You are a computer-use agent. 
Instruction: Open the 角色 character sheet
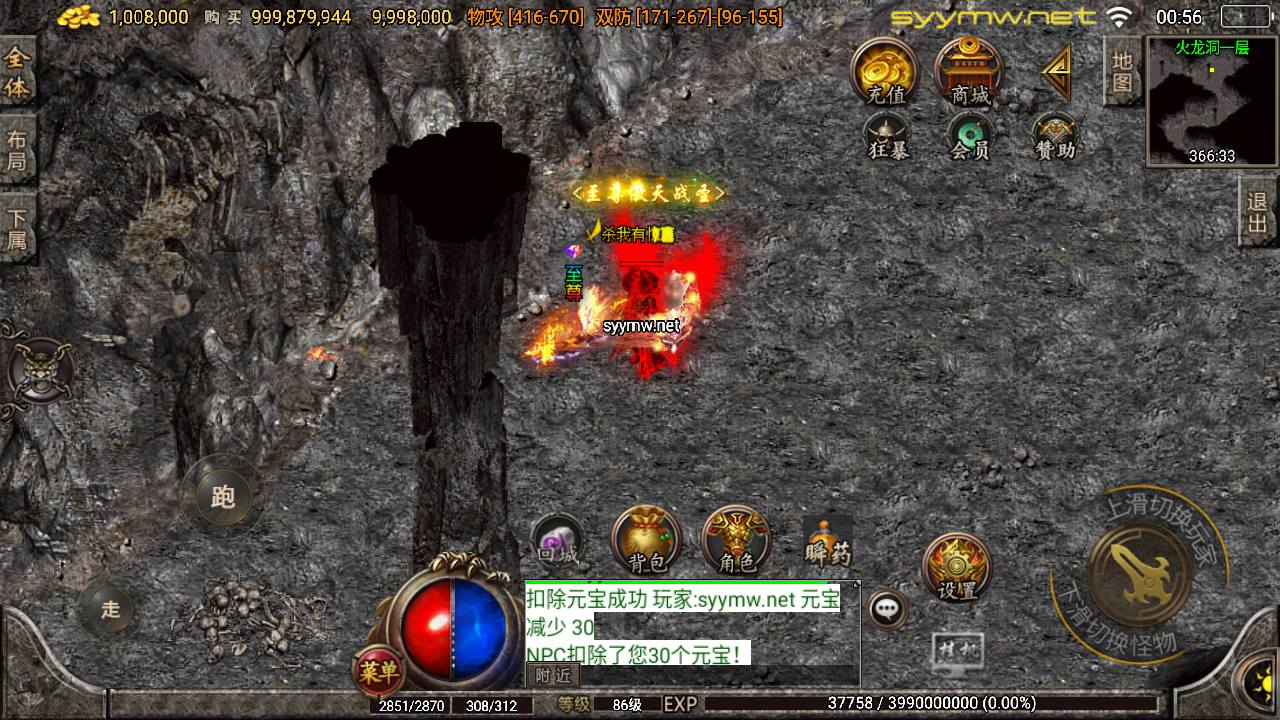point(737,540)
